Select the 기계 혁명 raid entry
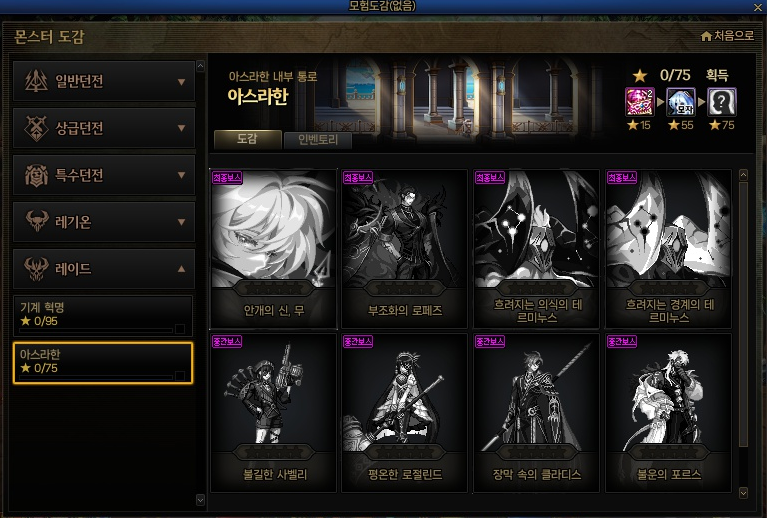The image size is (767, 518). (x=102, y=313)
